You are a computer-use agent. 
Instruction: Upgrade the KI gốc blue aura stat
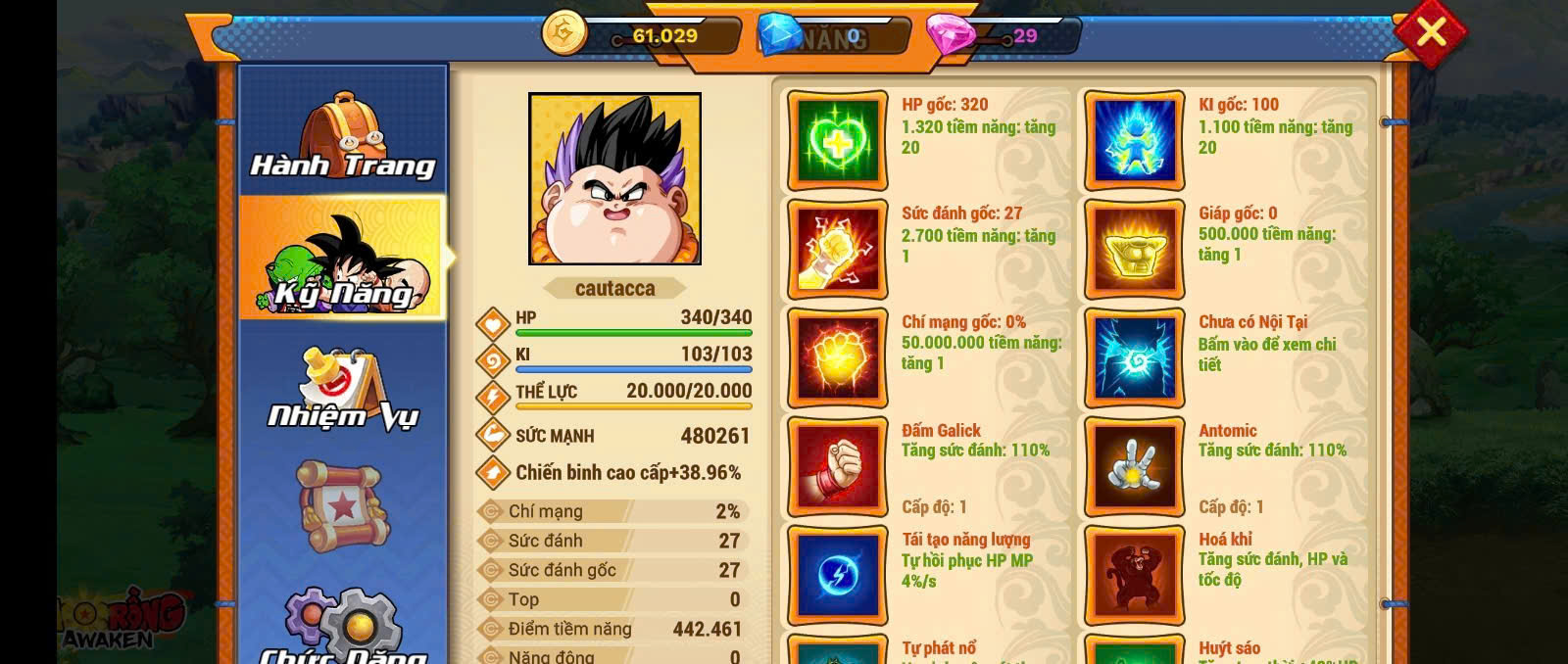(x=1134, y=141)
